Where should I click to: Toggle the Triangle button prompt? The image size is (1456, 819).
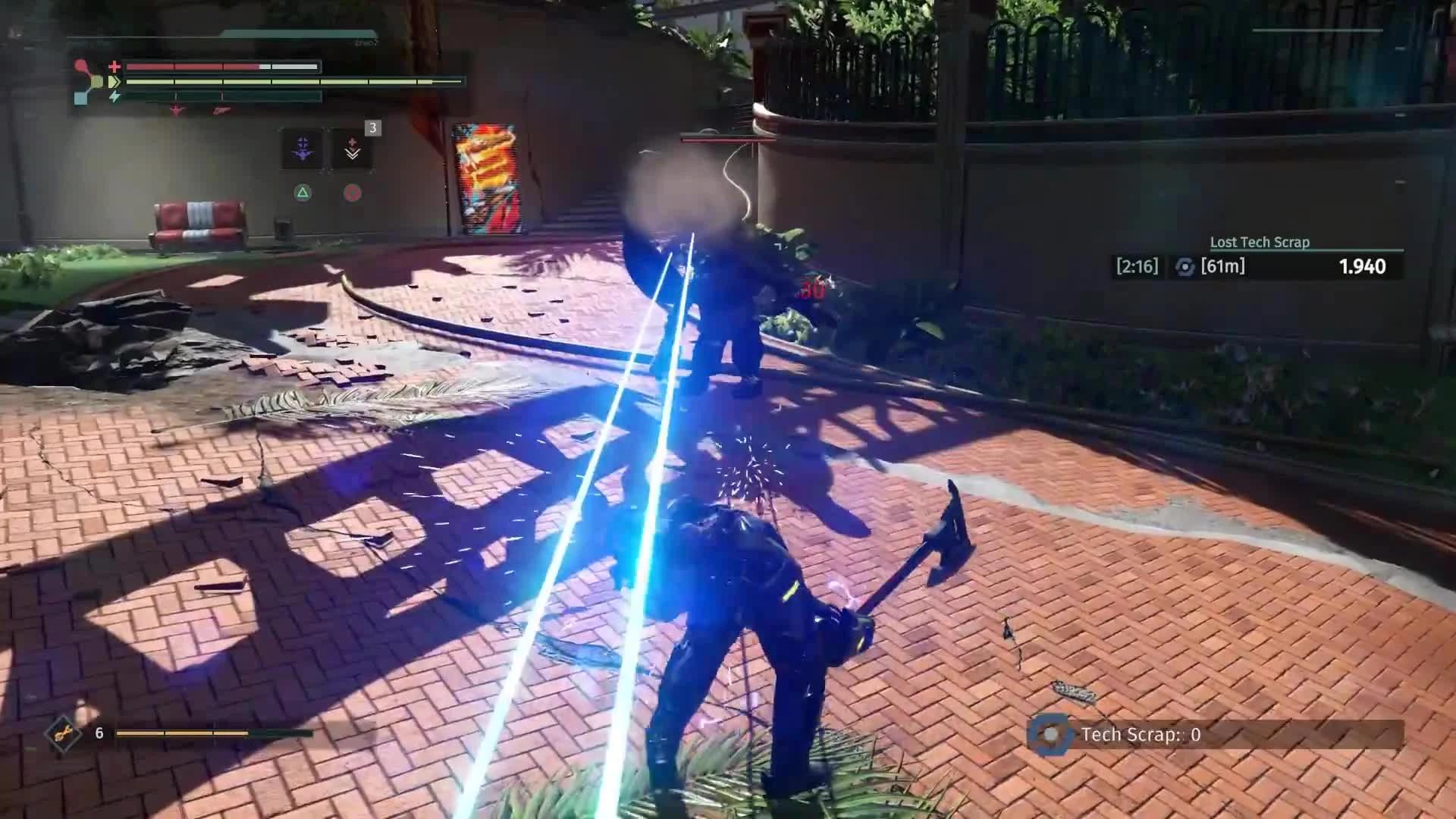coord(303,193)
